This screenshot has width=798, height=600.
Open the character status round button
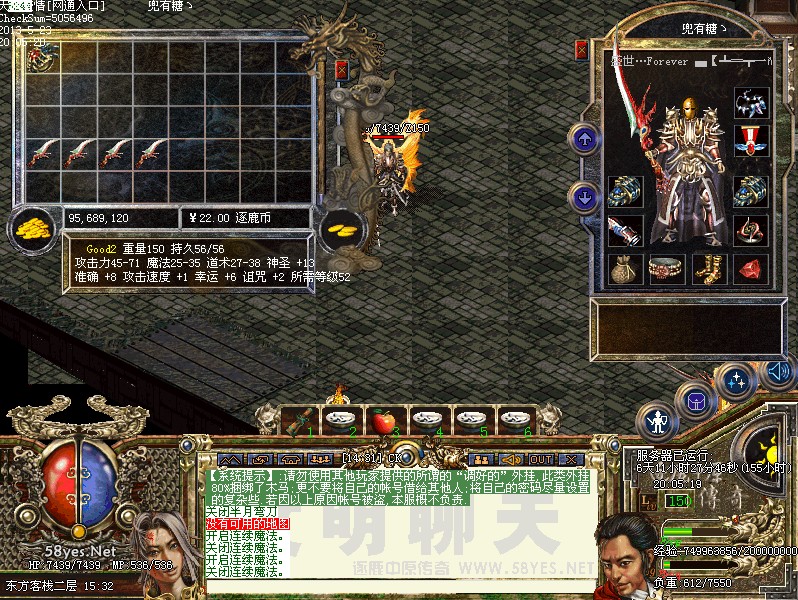[x=657, y=421]
